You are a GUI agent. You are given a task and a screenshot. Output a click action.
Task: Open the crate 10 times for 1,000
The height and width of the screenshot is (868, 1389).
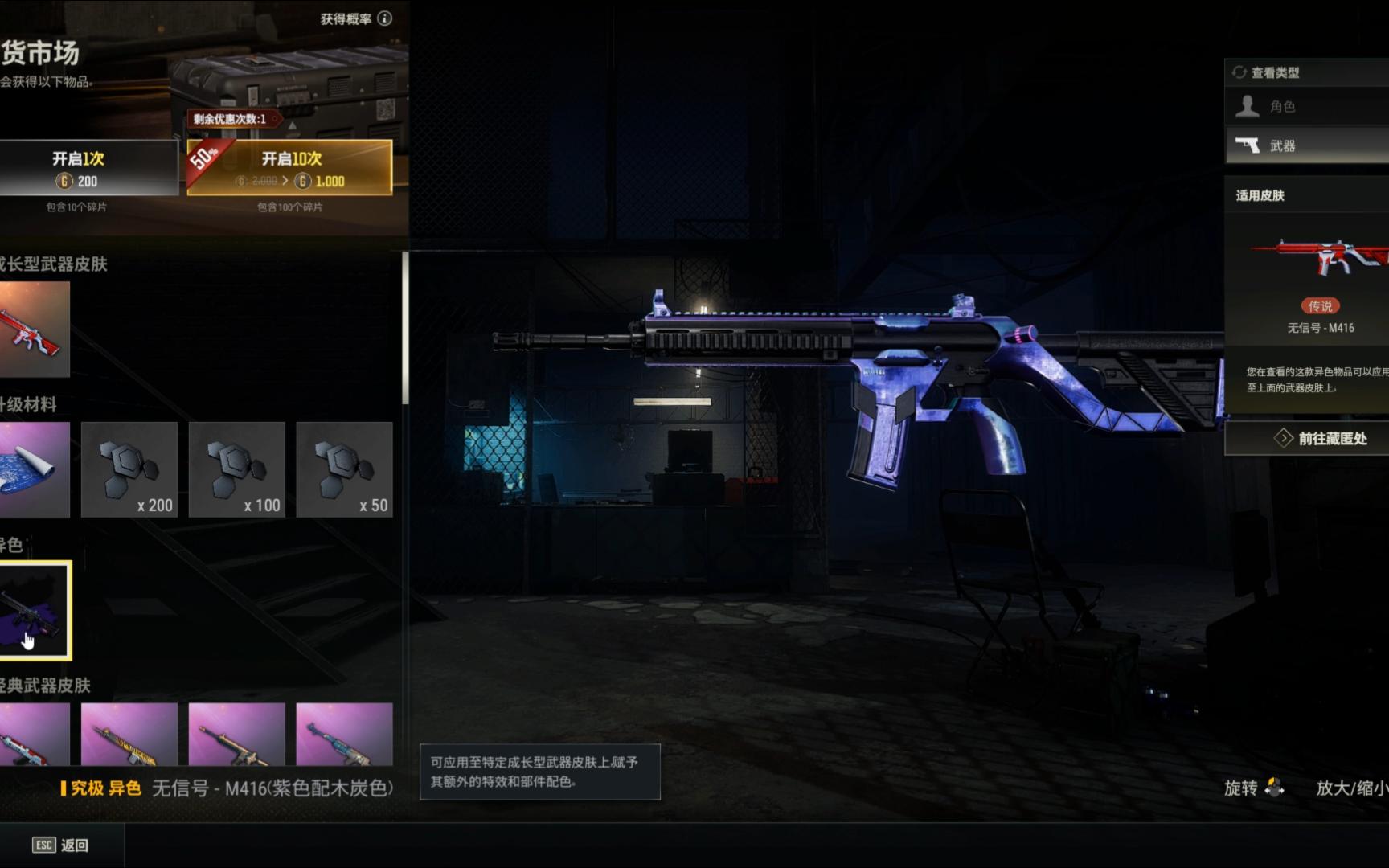(x=290, y=168)
